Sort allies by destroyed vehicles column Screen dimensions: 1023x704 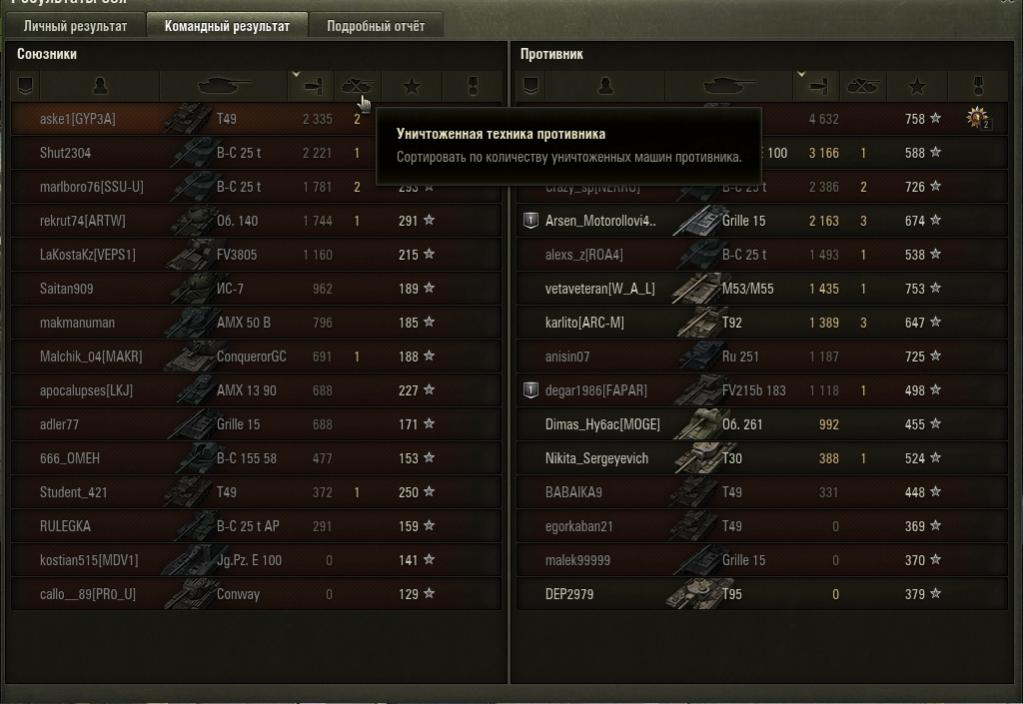pos(356,87)
